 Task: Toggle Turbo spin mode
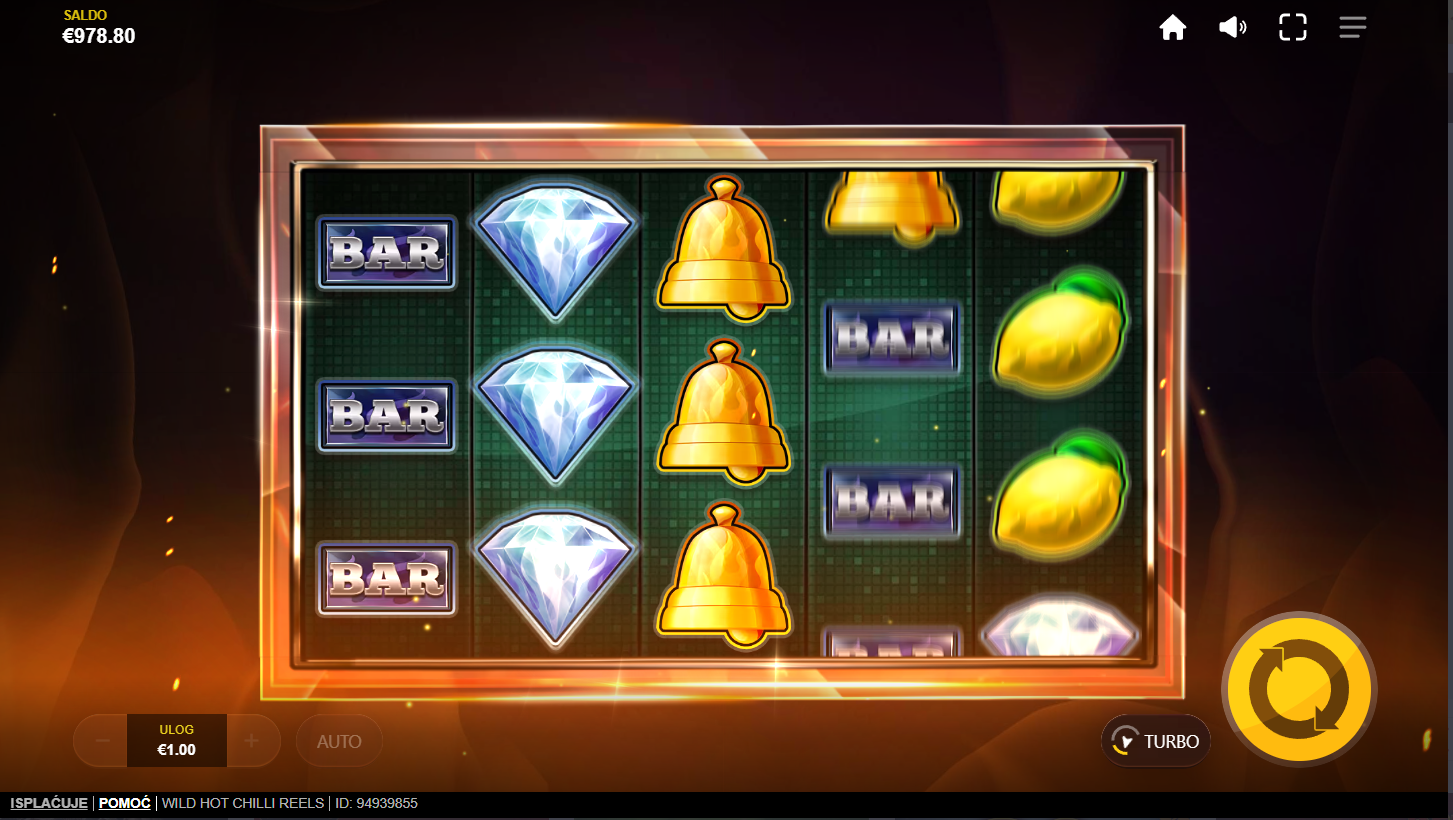(1156, 741)
